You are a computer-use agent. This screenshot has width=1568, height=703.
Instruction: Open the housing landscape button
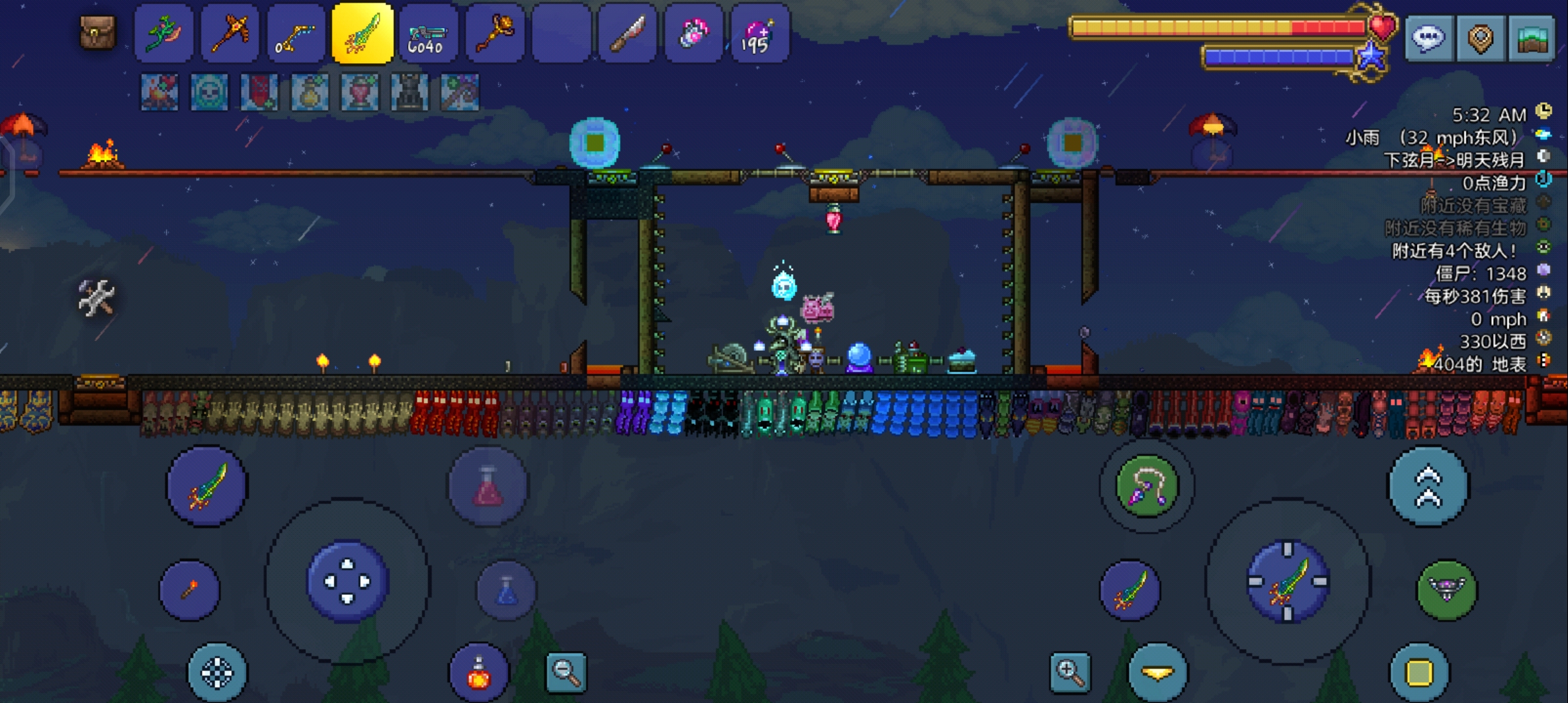[x=1531, y=38]
